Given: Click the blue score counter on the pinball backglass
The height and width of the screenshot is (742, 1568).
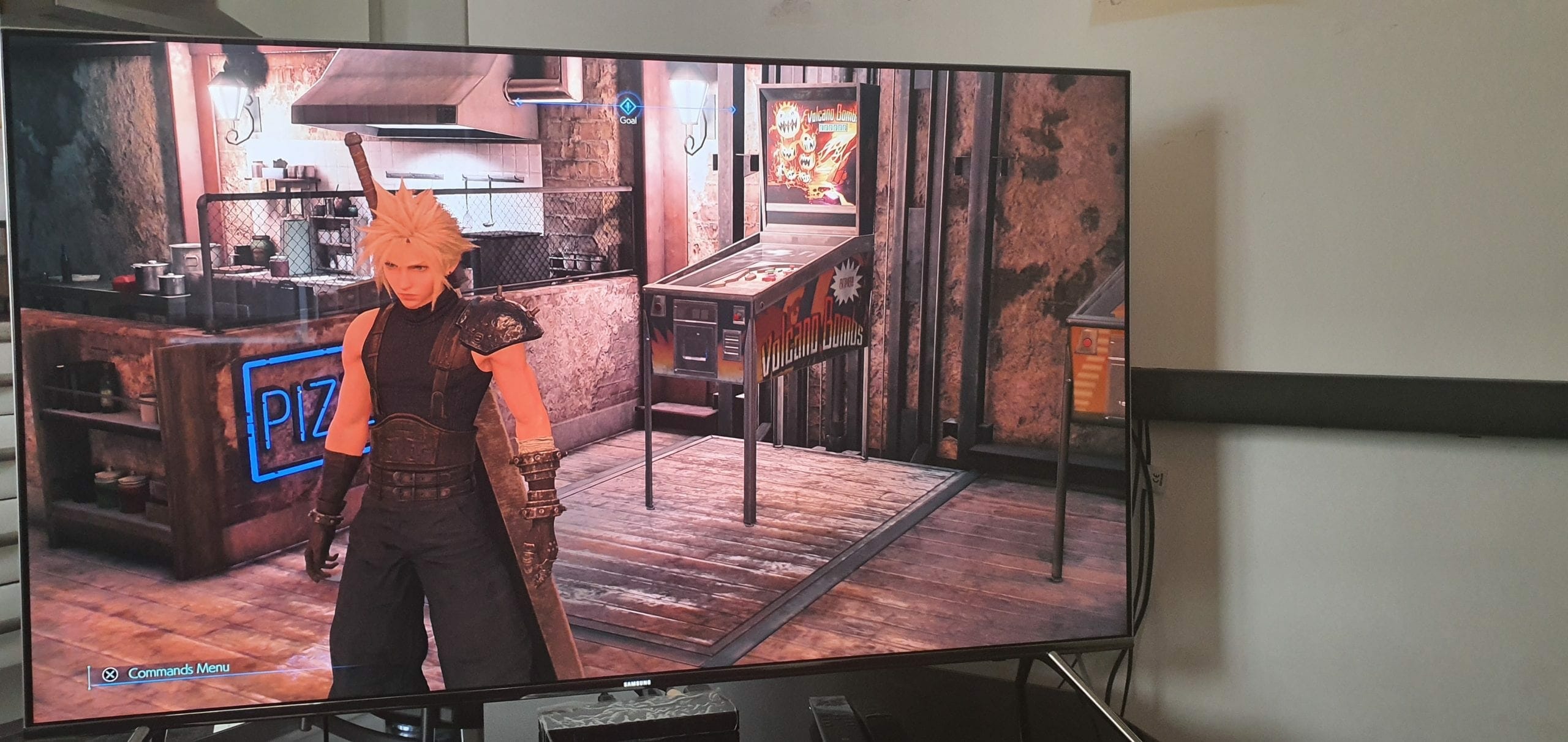Looking at the screenshot, I should [x=833, y=128].
